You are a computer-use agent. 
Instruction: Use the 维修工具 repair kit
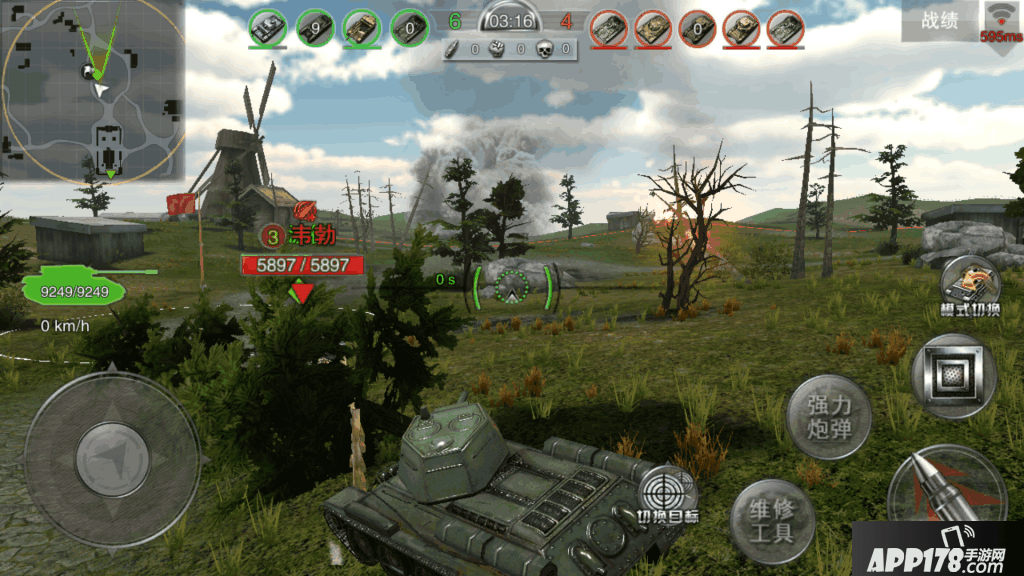[771, 520]
